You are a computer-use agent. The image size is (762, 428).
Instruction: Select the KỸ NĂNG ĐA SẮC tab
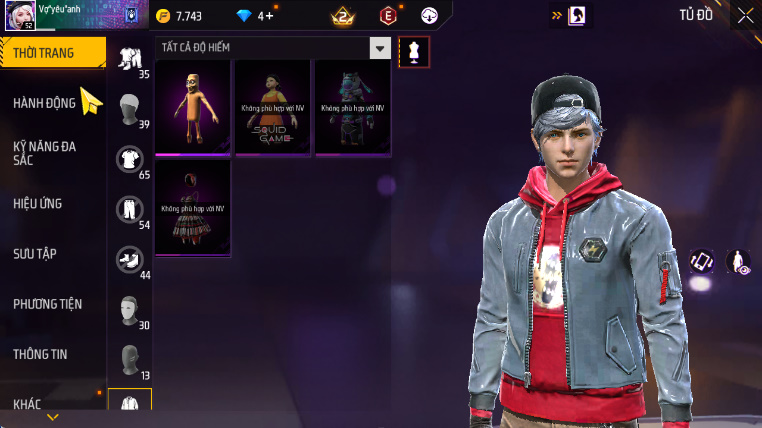tap(45, 153)
